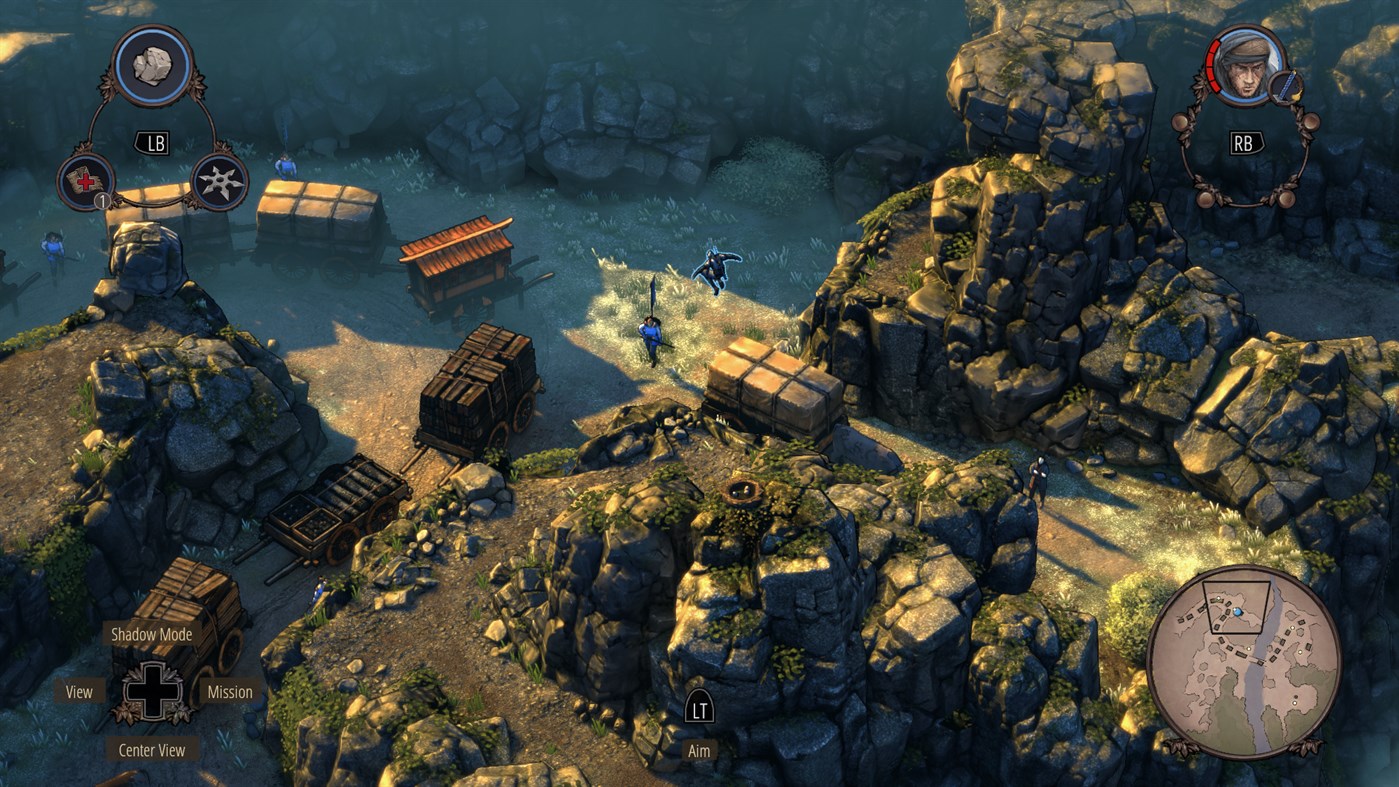The width and height of the screenshot is (1399, 787).
Task: Click the RB button prompt icon
Action: click(1245, 144)
